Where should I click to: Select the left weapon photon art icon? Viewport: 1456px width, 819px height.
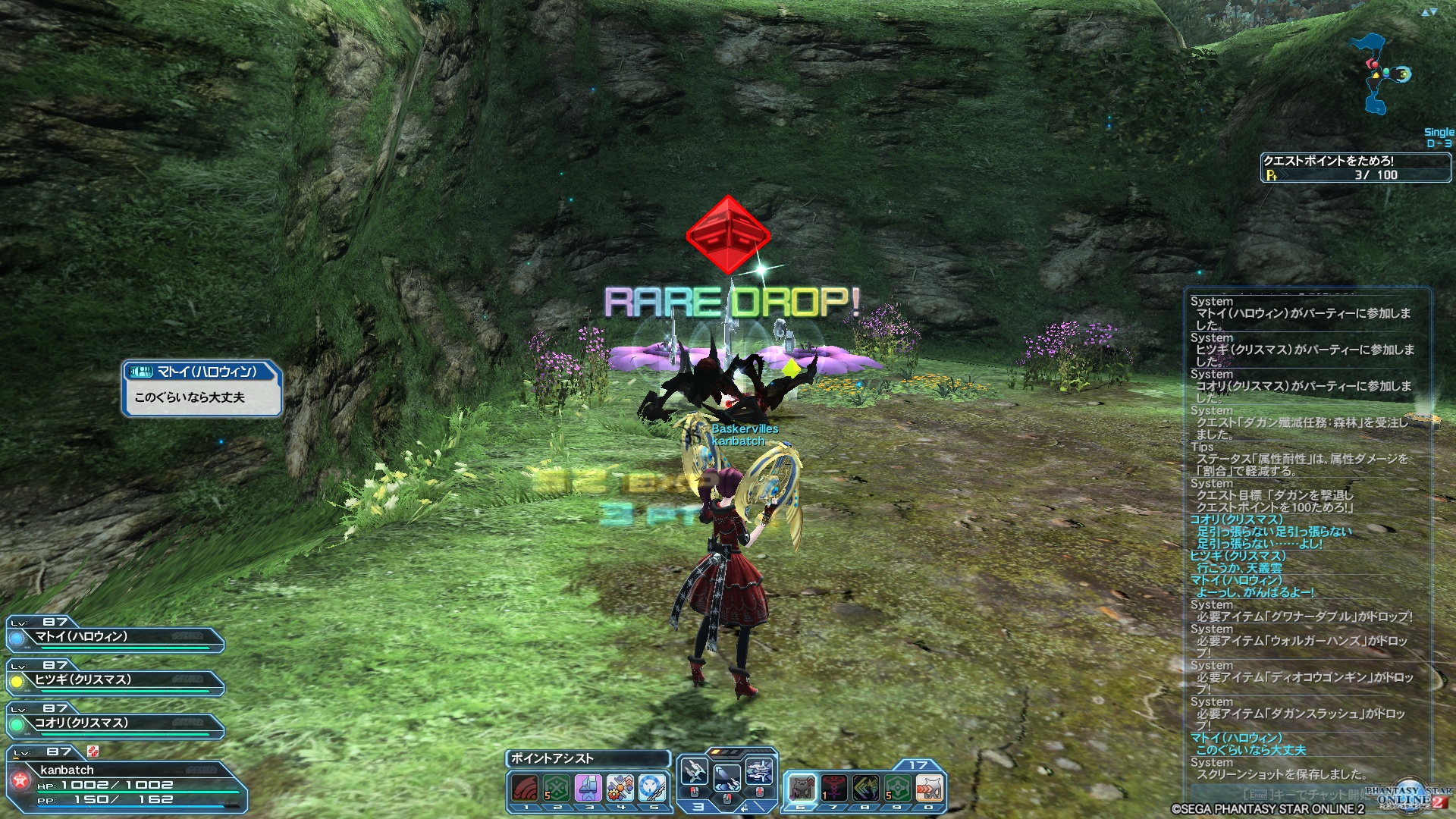(694, 773)
